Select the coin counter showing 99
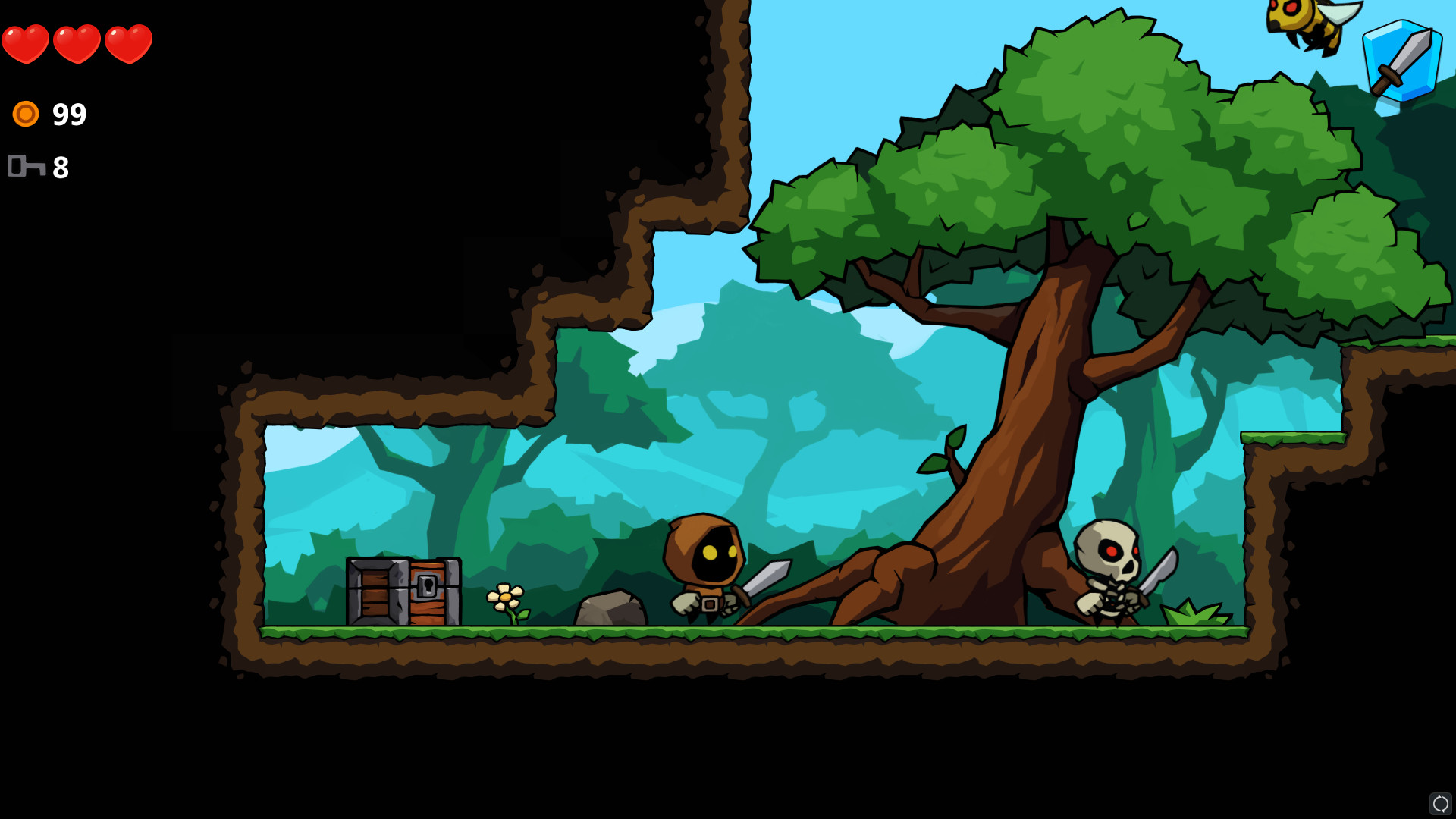 [x=68, y=114]
